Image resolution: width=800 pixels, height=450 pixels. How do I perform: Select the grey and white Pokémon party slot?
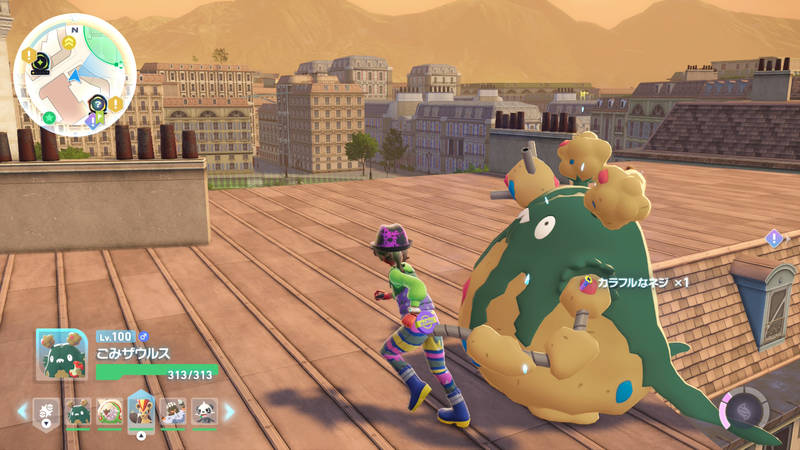pos(173,411)
